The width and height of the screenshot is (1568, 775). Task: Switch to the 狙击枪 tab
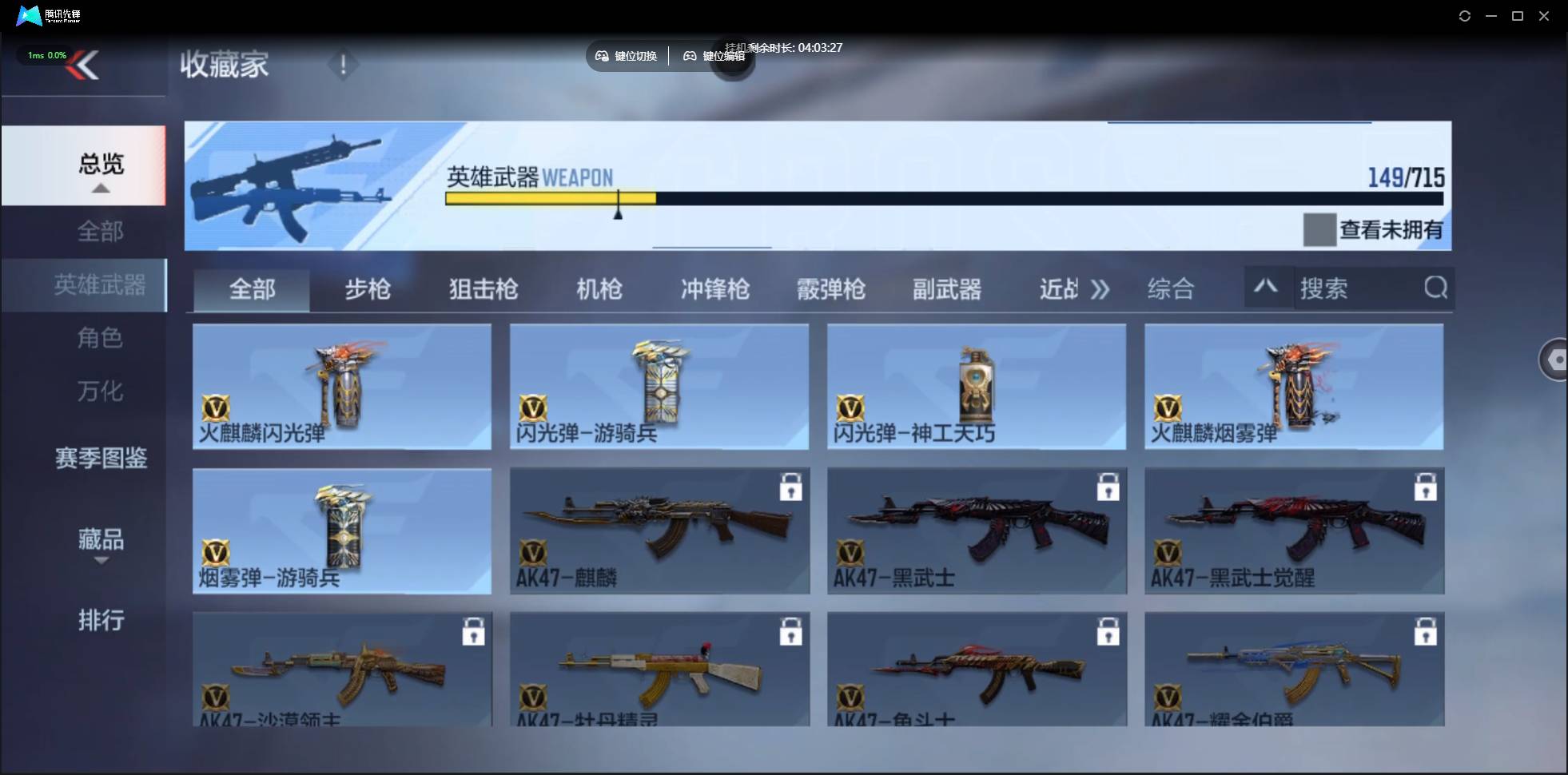tap(482, 289)
